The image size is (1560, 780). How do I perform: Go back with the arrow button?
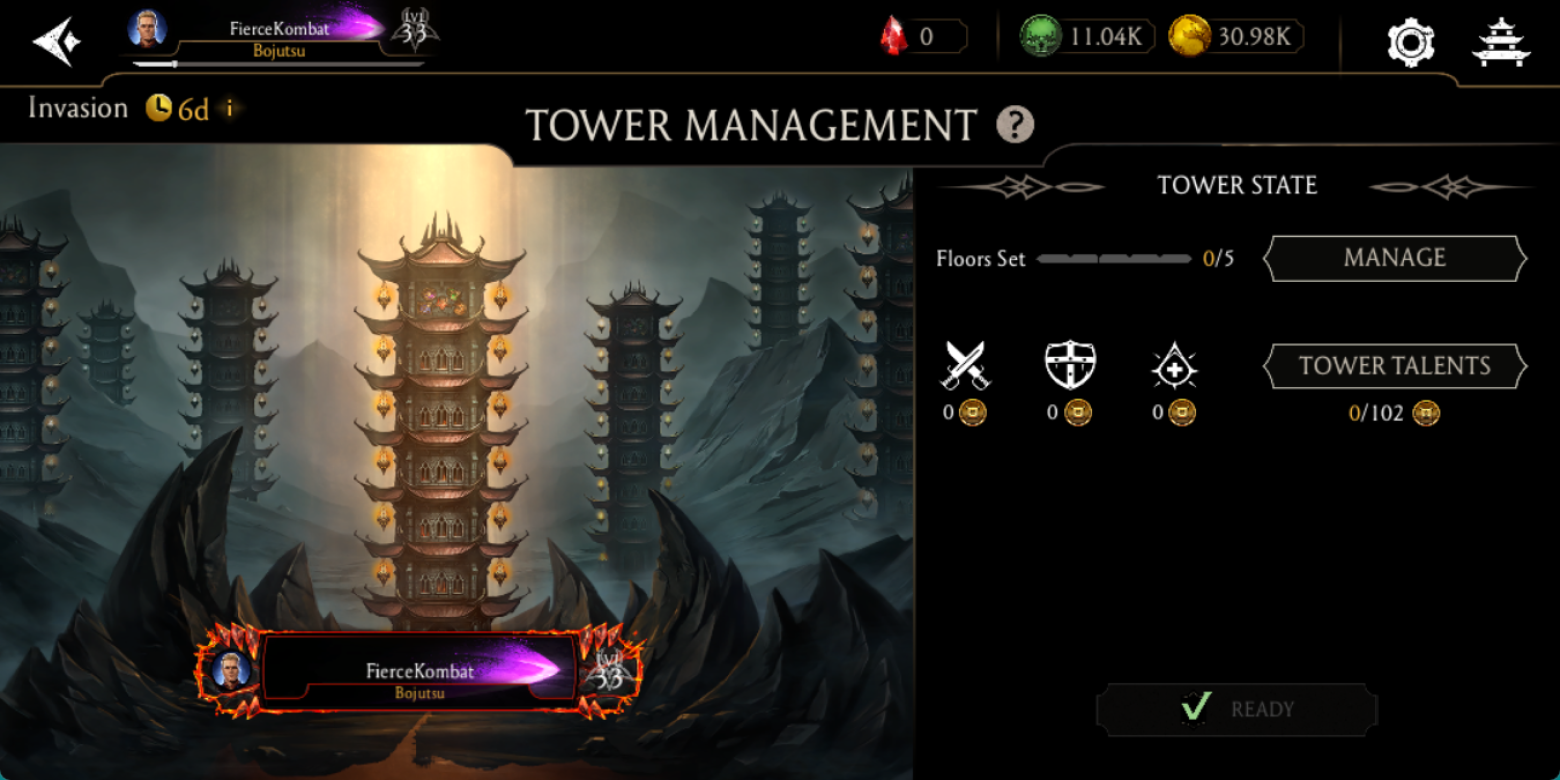click(56, 41)
